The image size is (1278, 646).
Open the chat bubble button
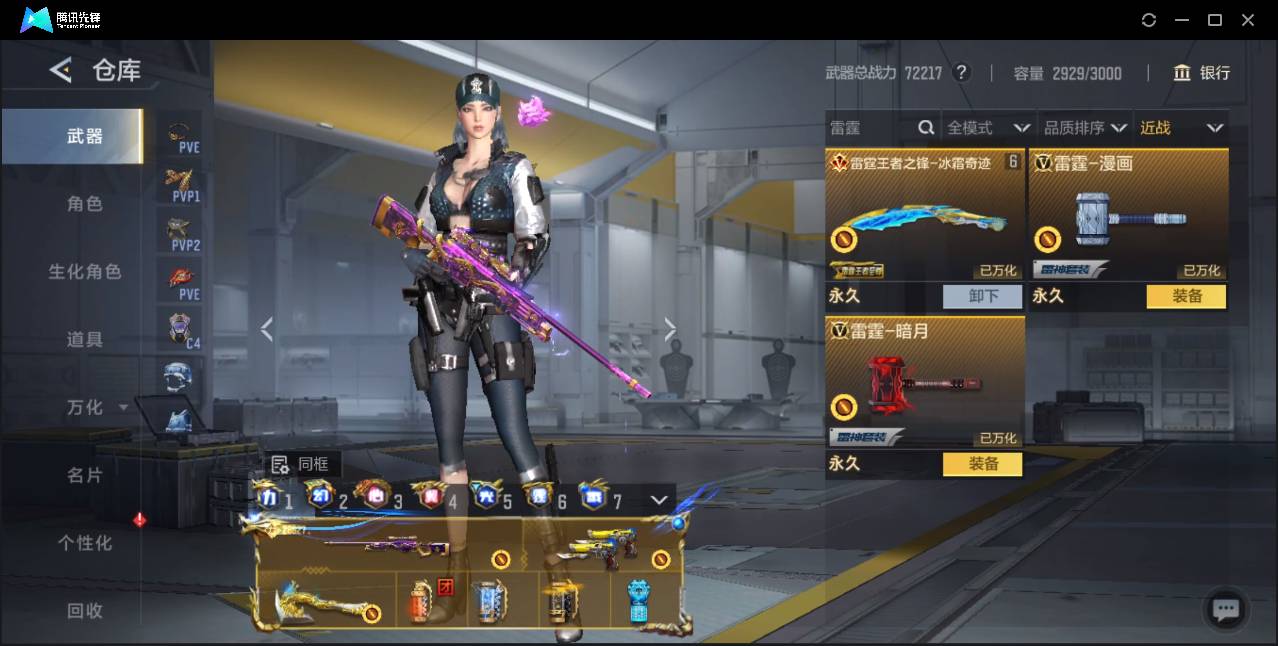click(x=1226, y=609)
